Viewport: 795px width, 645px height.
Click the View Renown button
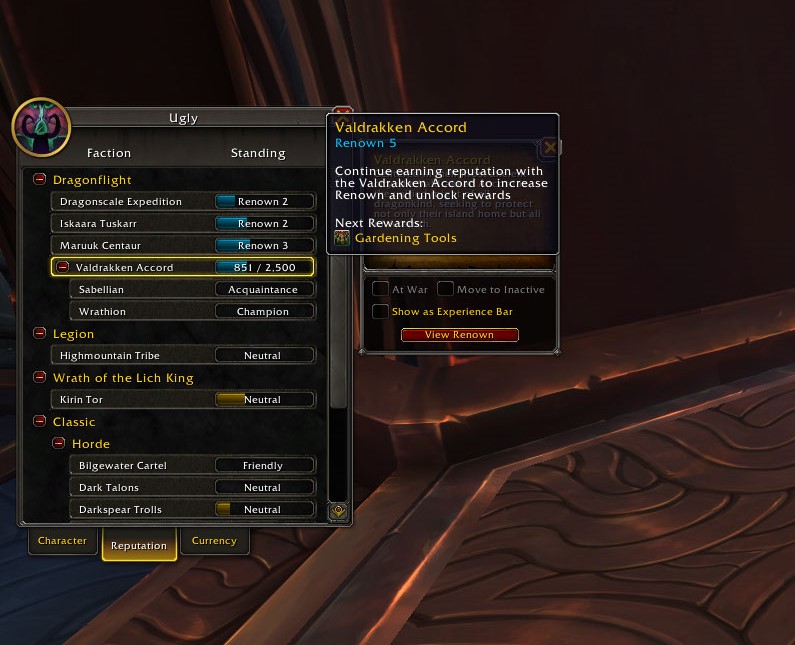tap(459, 335)
